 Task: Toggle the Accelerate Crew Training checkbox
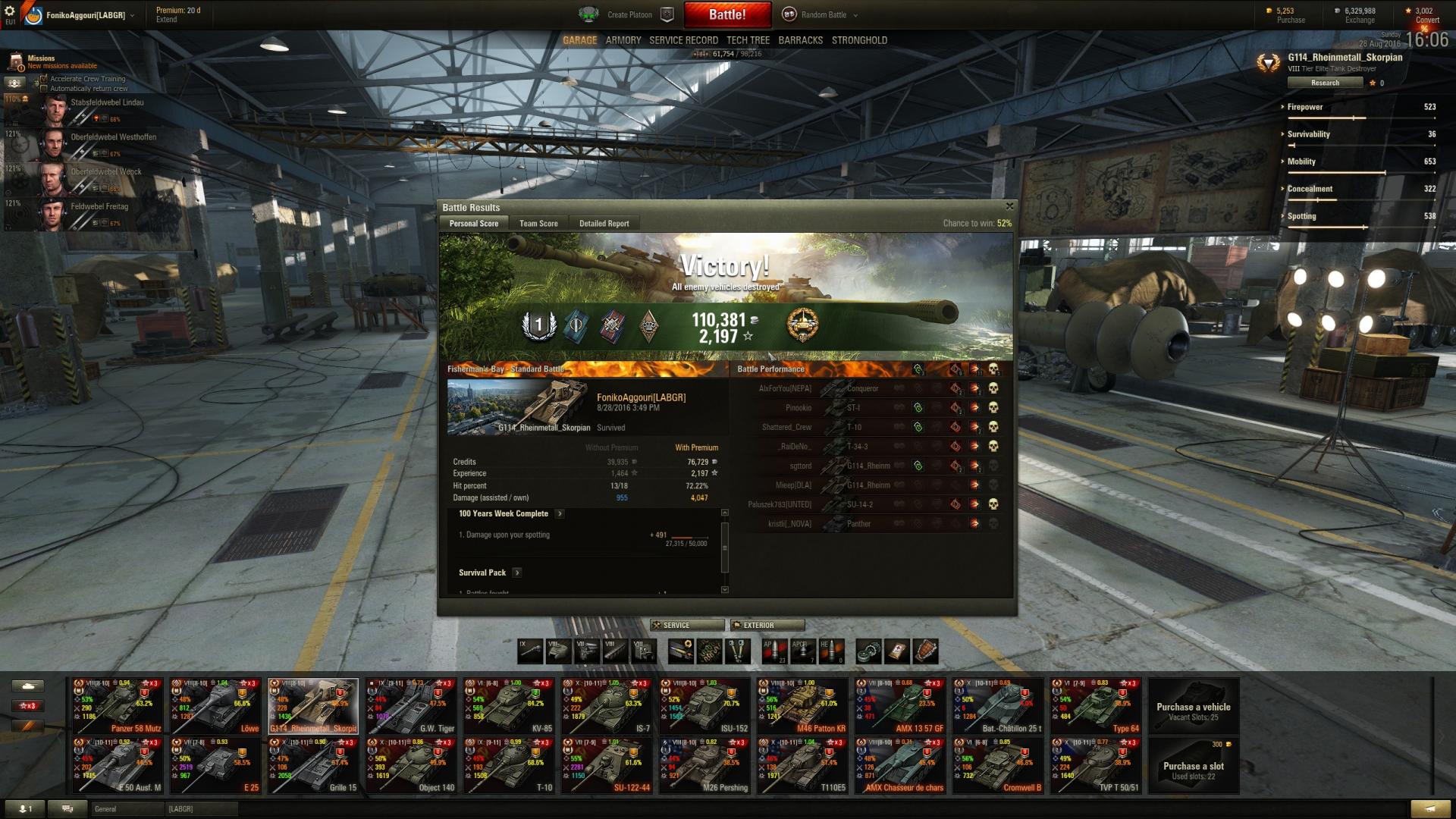[x=44, y=79]
